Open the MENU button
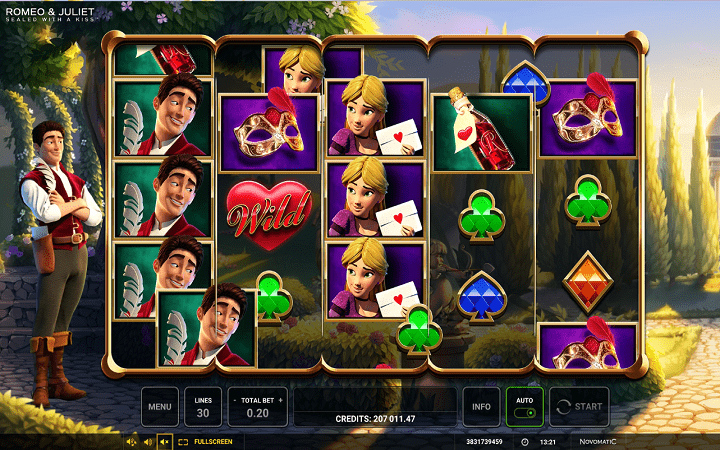Image resolution: width=720 pixels, height=450 pixels. (160, 407)
